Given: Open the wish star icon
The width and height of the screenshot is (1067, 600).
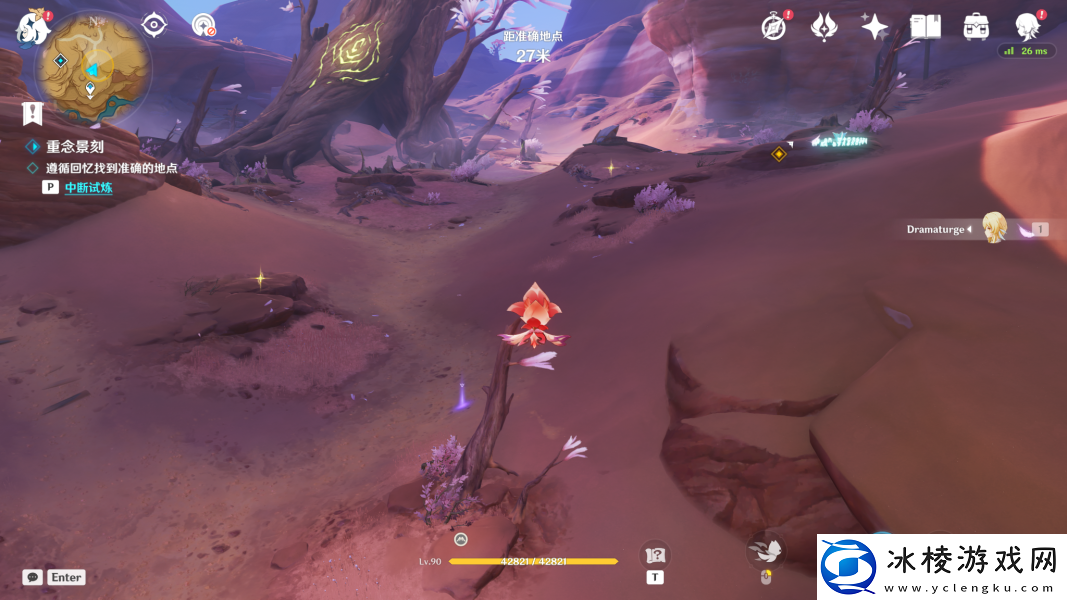Looking at the screenshot, I should [x=874, y=27].
